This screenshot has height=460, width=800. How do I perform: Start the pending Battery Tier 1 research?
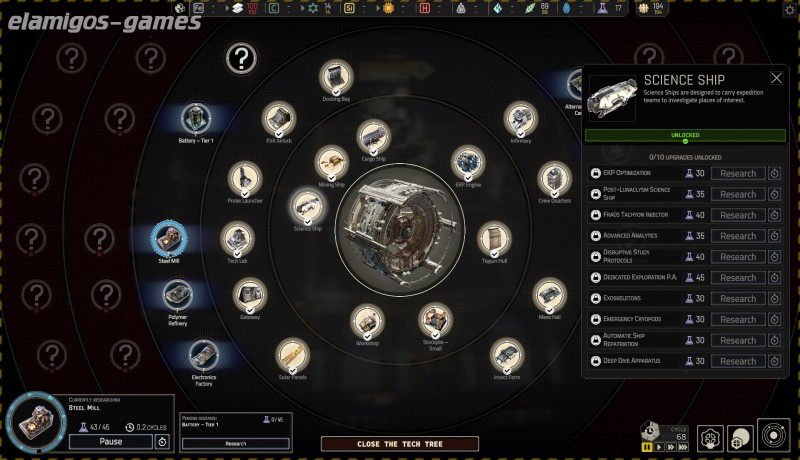pyautogui.click(x=235, y=443)
